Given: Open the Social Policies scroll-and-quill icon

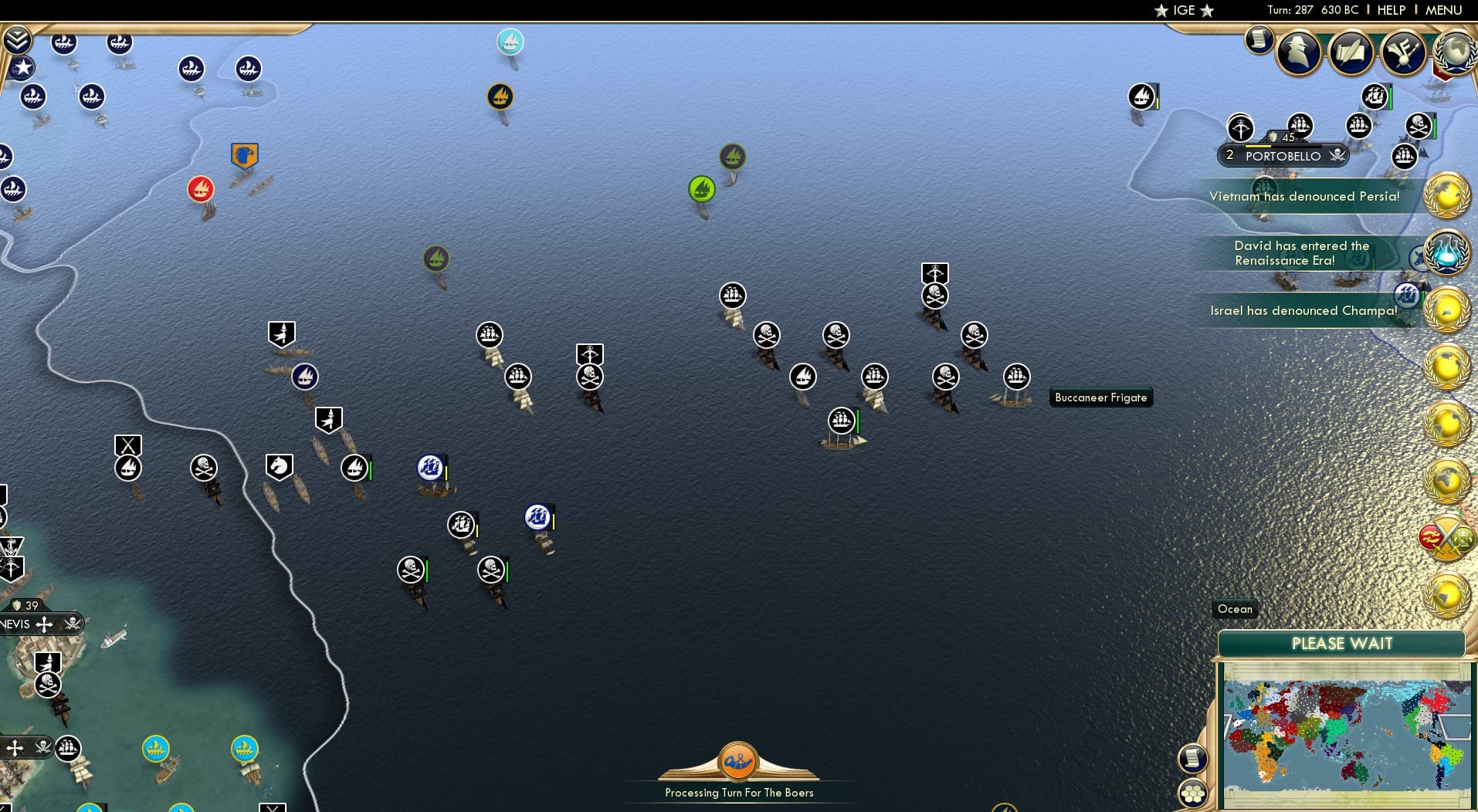Looking at the screenshot, I should click(x=1351, y=52).
